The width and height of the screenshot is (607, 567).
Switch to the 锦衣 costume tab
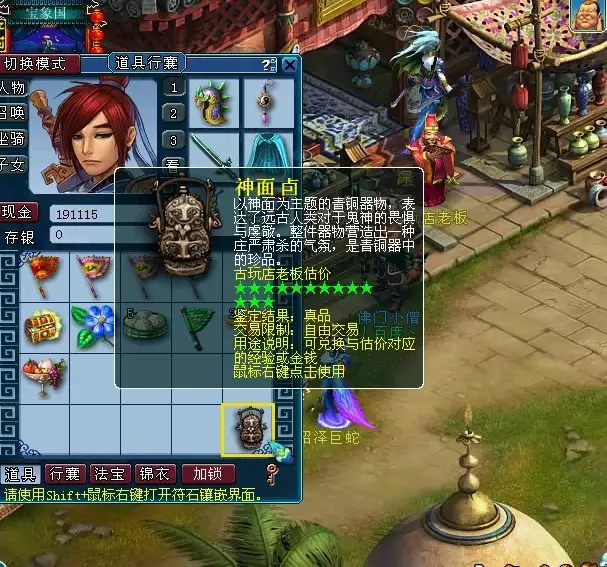[x=155, y=473]
